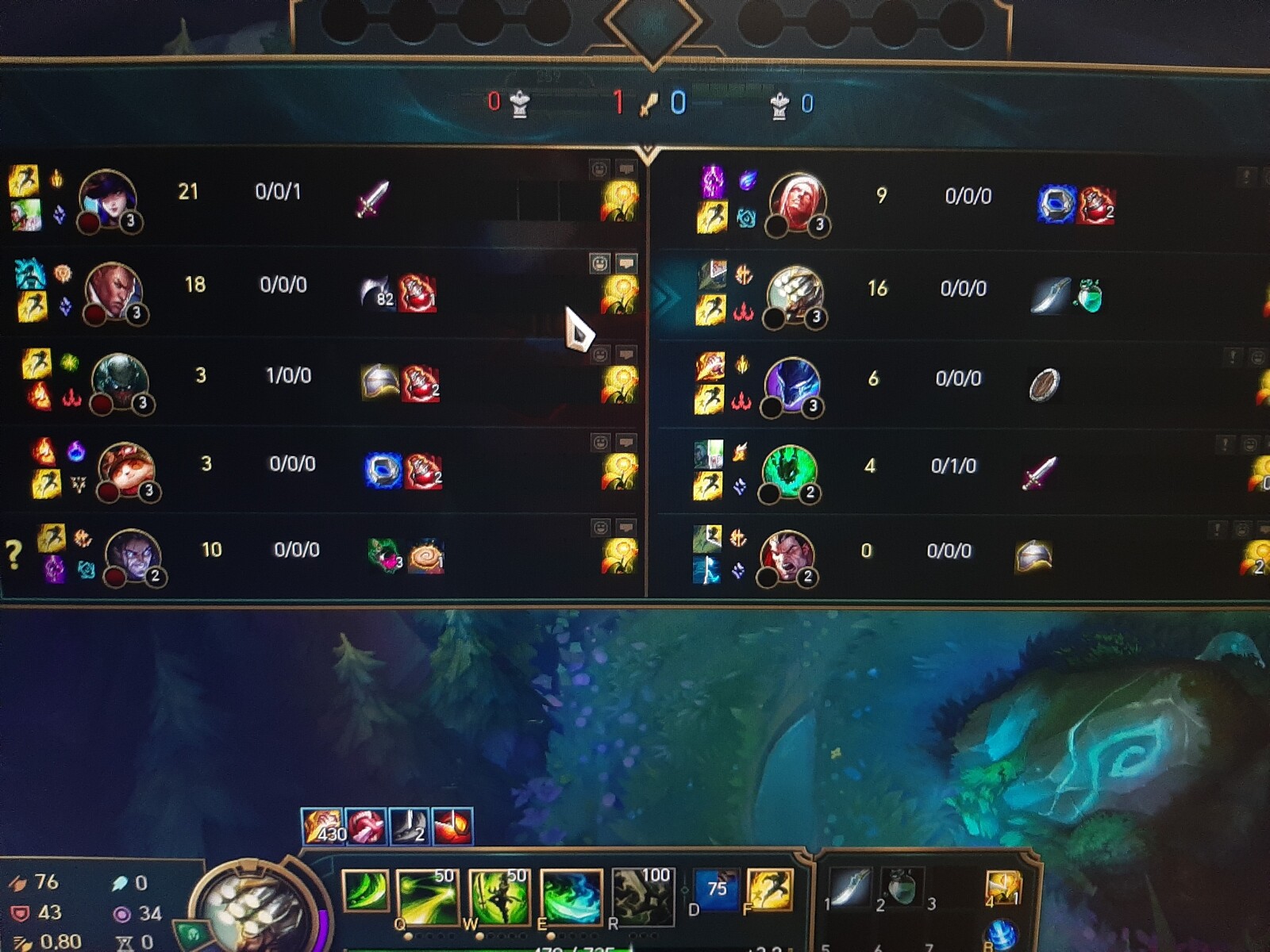This screenshot has height=952, width=1270.
Task: Inspect the Doran's Shield on the scoreboard
Action: coord(1044,386)
